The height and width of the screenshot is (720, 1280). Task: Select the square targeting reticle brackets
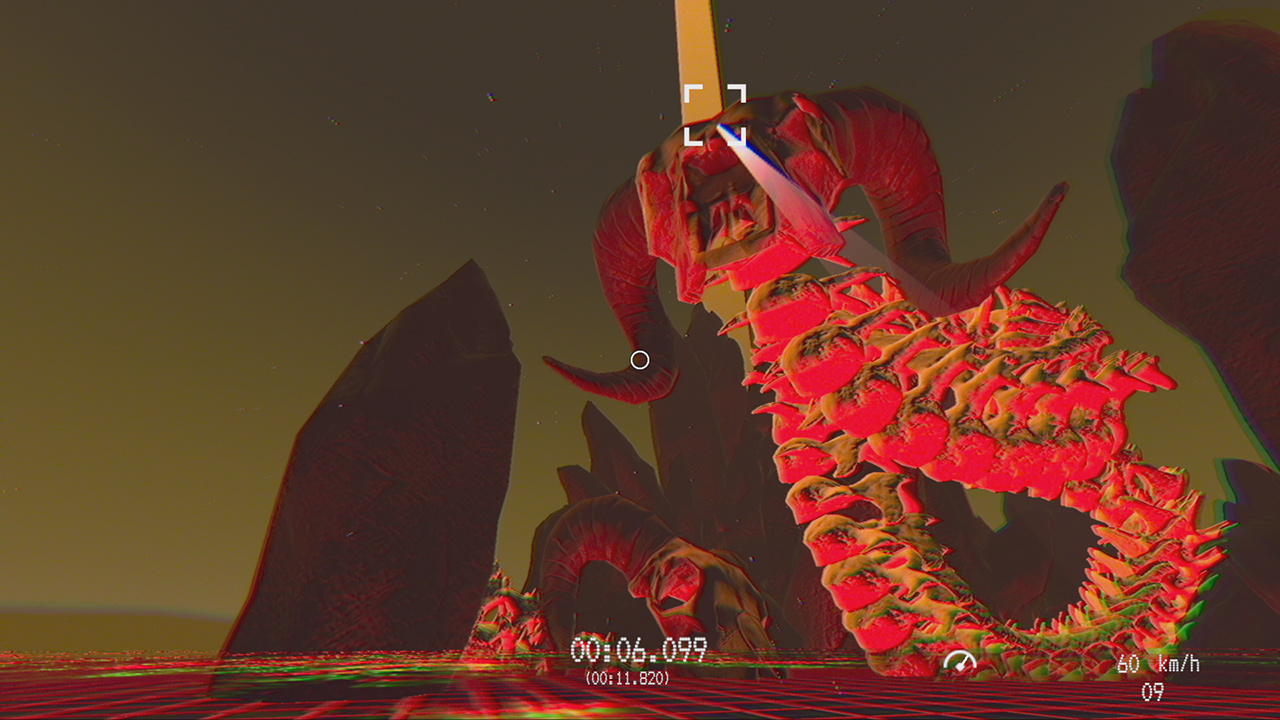[x=717, y=110]
